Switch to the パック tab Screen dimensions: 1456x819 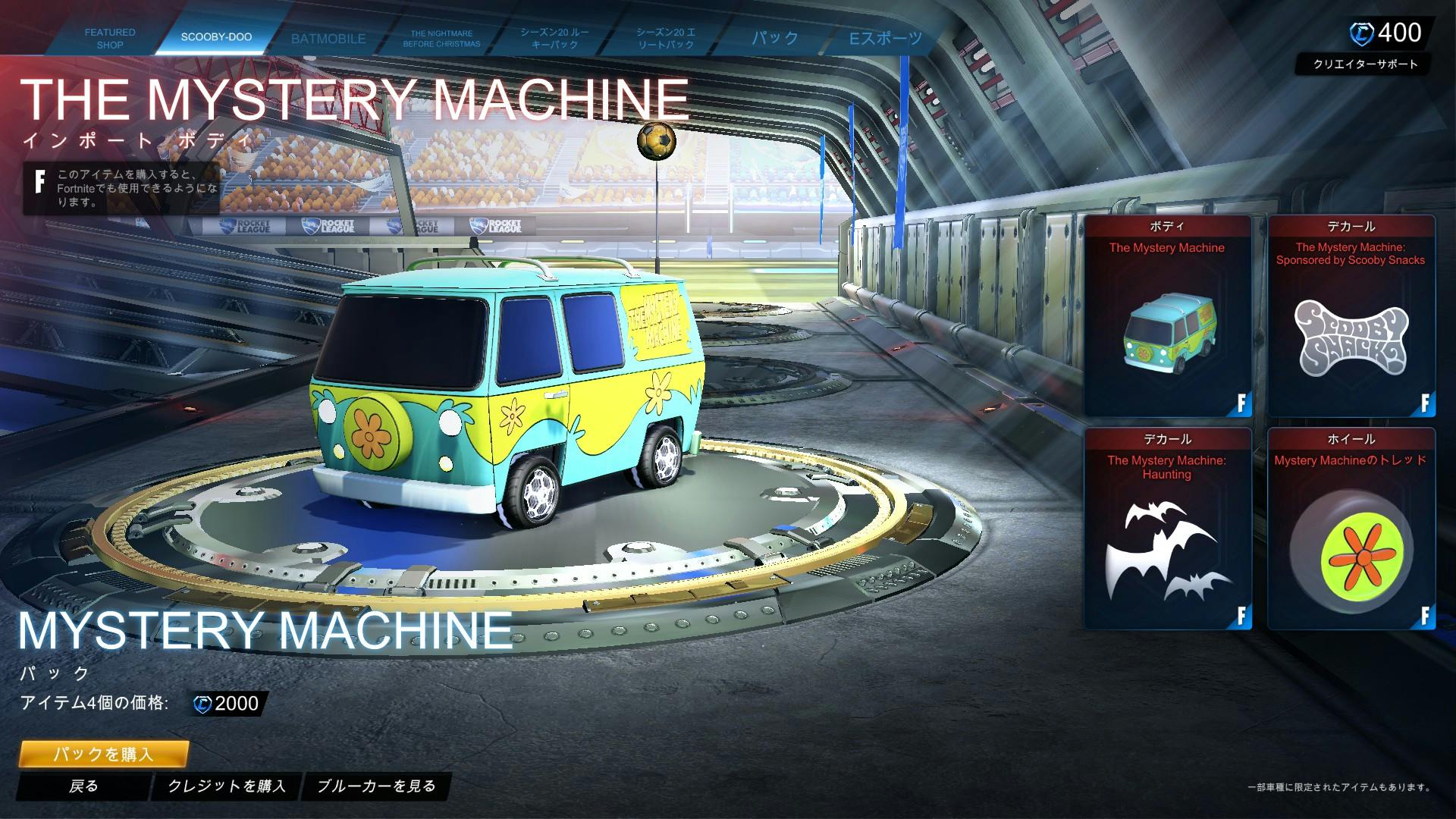pyautogui.click(x=775, y=39)
